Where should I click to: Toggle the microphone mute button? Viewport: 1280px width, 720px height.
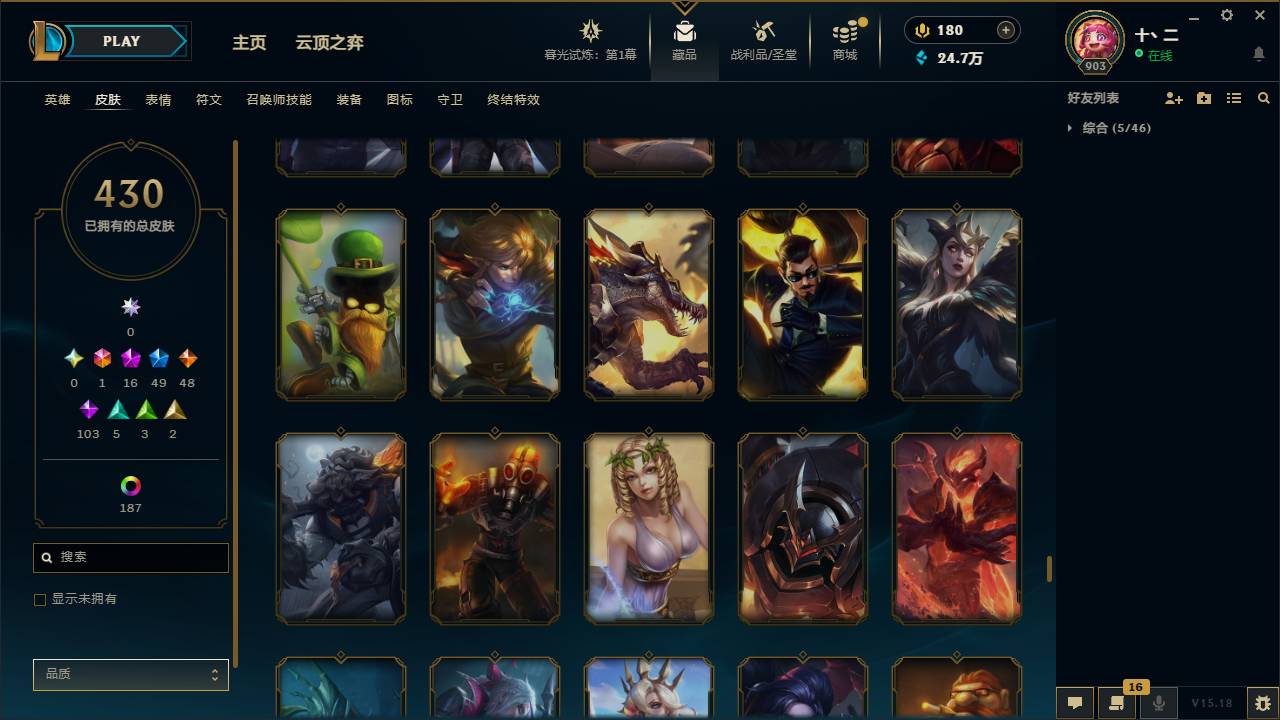tap(1159, 701)
